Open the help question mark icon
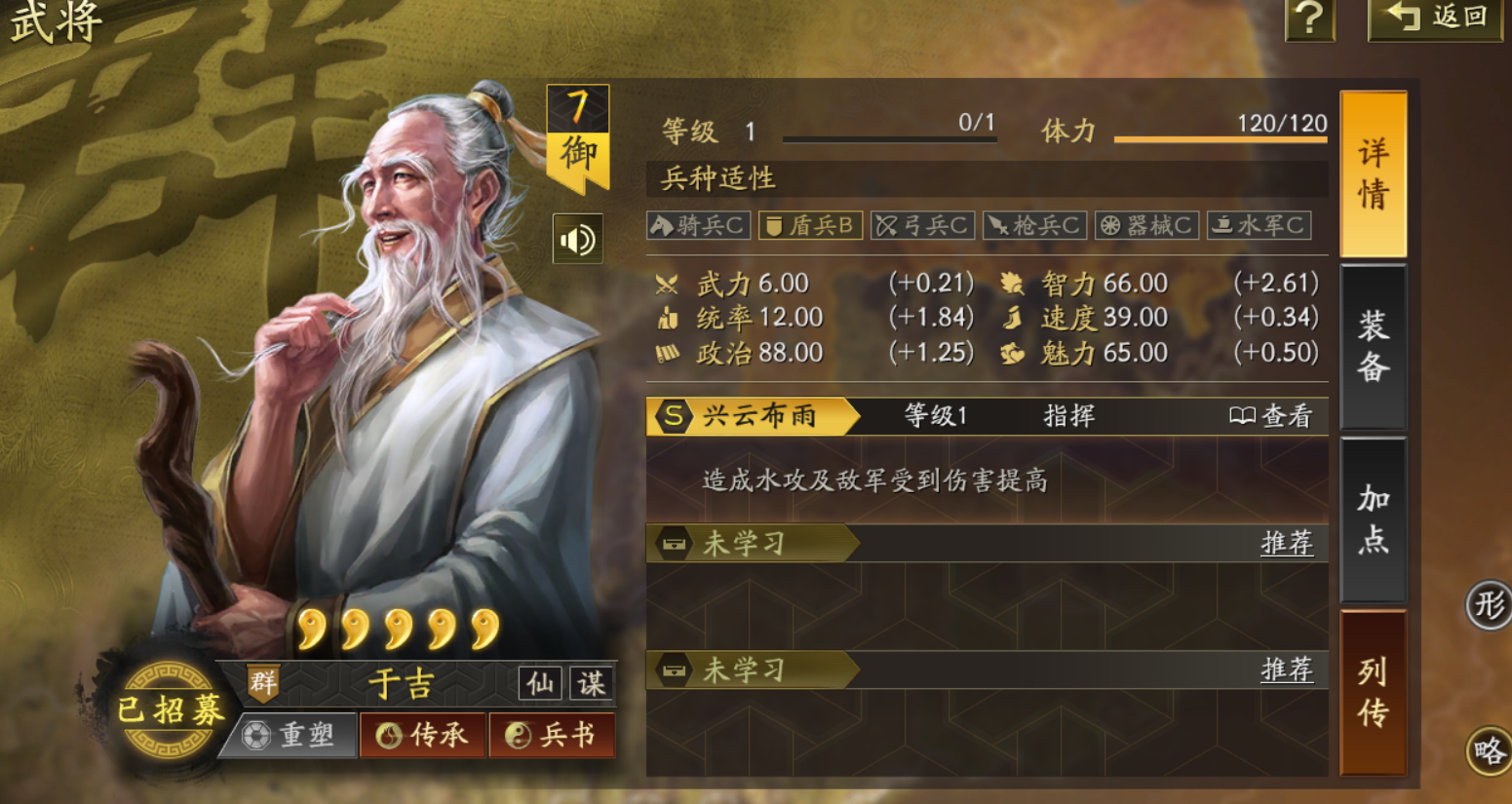Viewport: 1512px width, 804px height. pos(1309,19)
